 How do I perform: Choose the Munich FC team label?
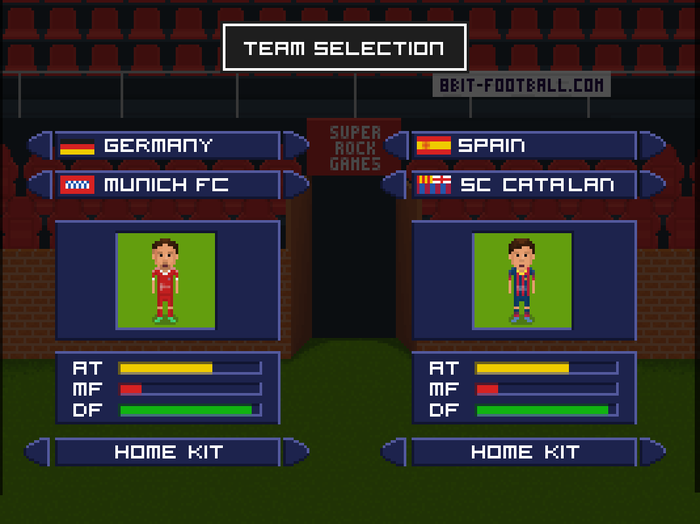coord(167,185)
